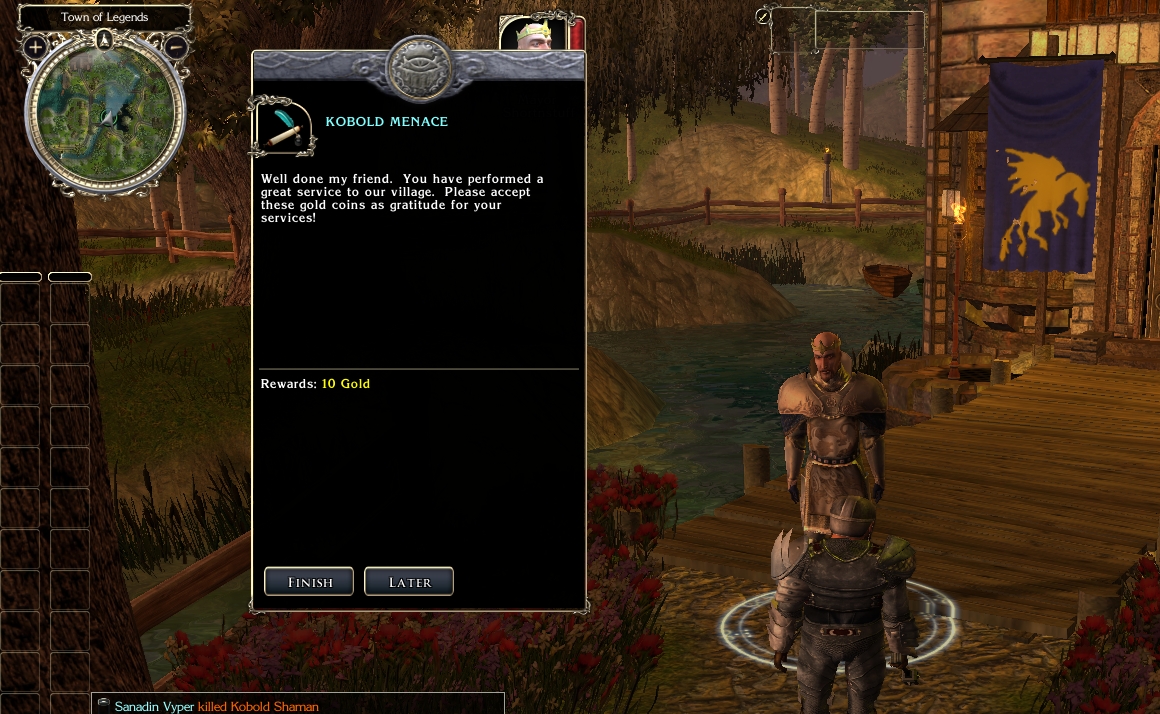Screen dimensions: 1160x714
Task: Zoom out the minimap with minus button
Action: point(175,47)
